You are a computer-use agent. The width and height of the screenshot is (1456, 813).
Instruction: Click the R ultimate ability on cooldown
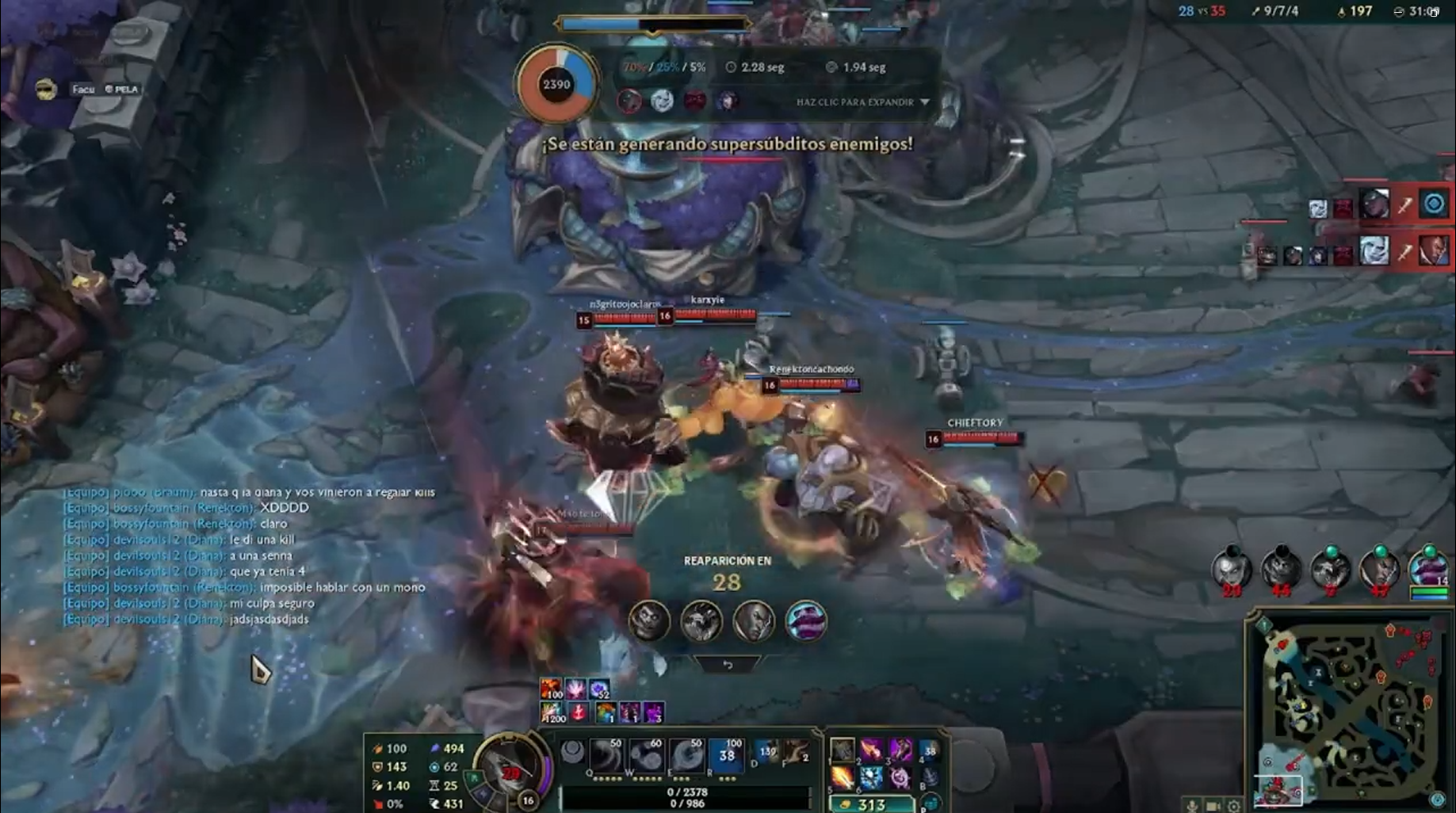[x=727, y=754]
